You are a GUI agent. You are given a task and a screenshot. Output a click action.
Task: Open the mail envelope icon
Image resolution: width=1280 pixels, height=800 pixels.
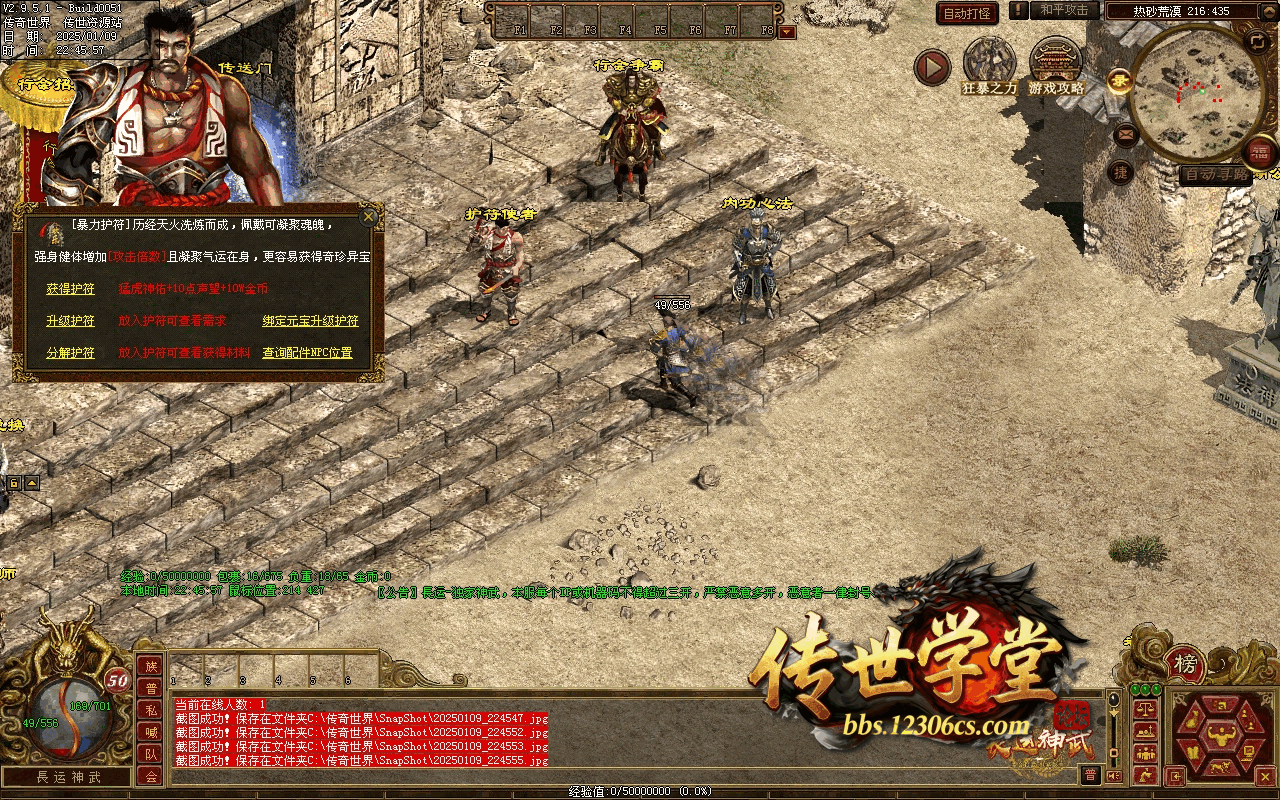pyautogui.click(x=1126, y=133)
